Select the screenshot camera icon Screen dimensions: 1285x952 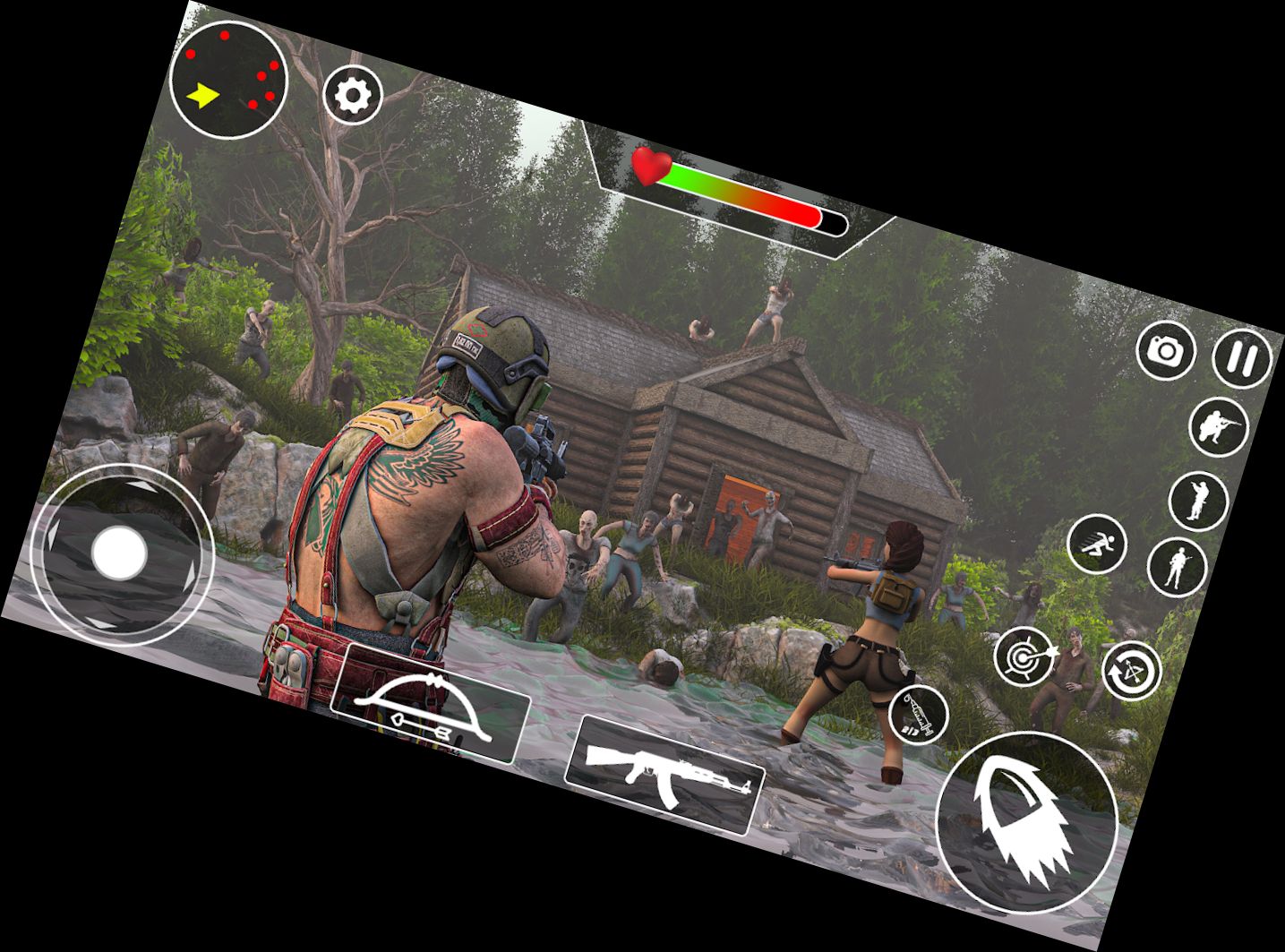coord(1166,350)
